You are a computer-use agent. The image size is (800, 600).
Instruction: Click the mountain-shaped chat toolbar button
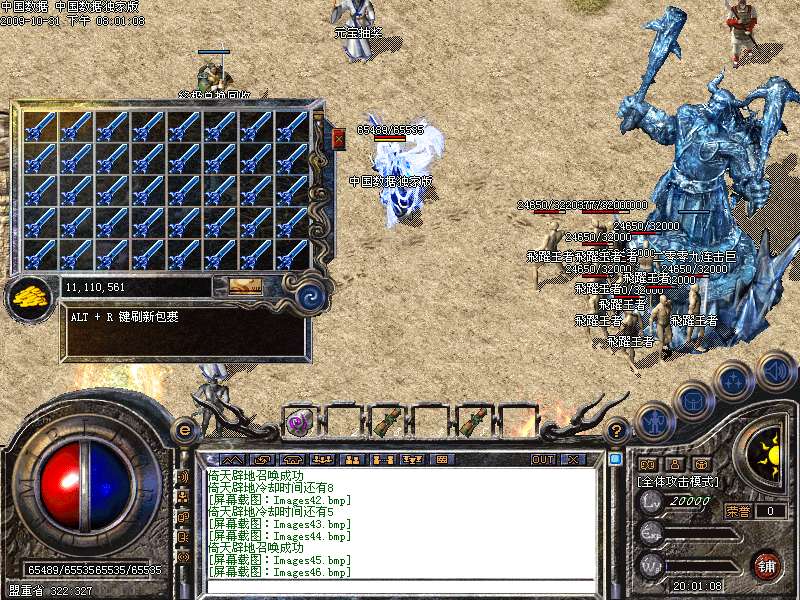pyautogui.click(x=230, y=459)
